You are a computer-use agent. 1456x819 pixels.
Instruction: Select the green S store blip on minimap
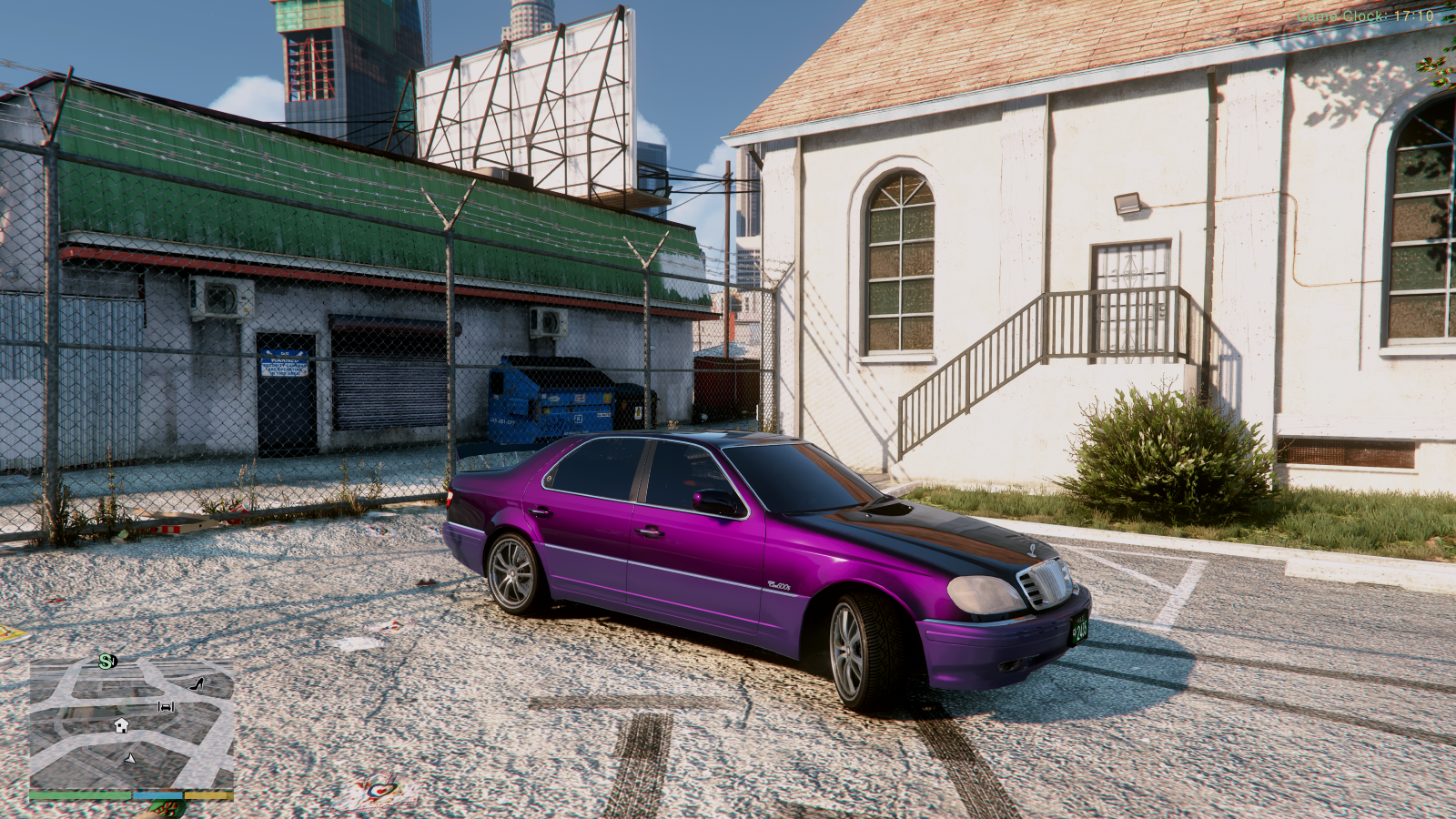coord(105,662)
